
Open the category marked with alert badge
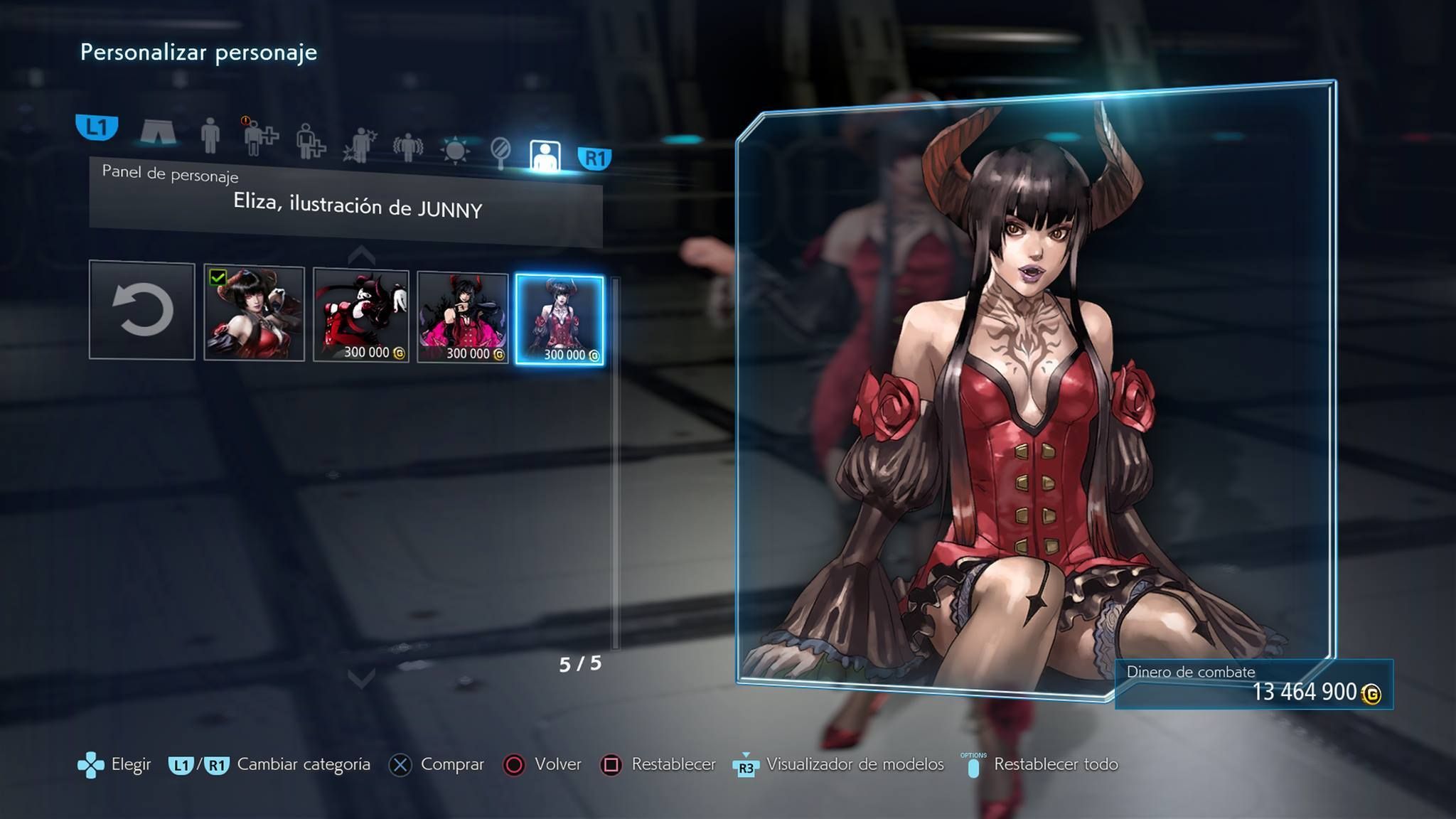[259, 137]
